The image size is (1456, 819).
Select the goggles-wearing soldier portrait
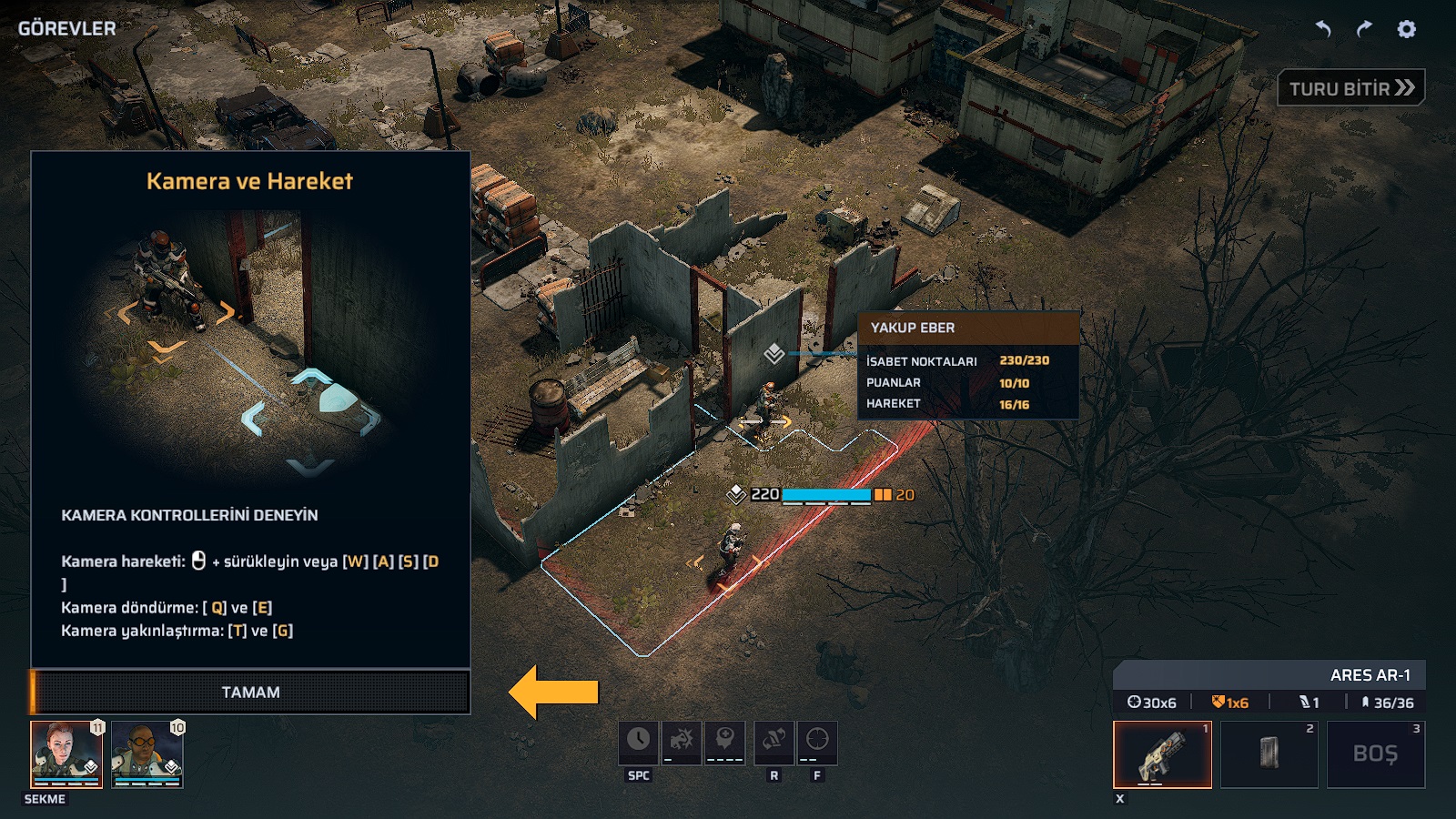(147, 753)
